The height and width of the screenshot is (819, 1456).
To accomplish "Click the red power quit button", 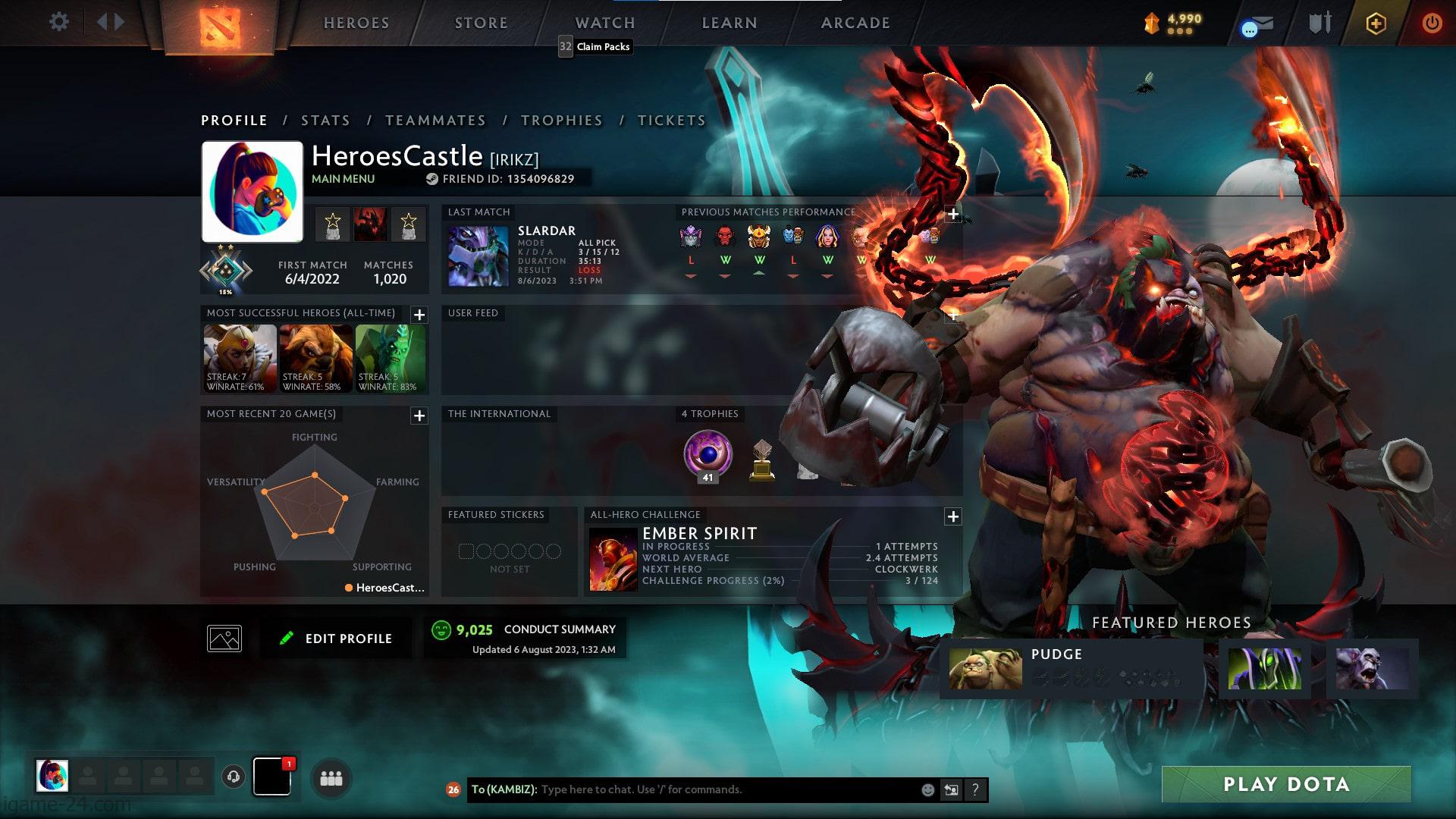I will click(1431, 23).
